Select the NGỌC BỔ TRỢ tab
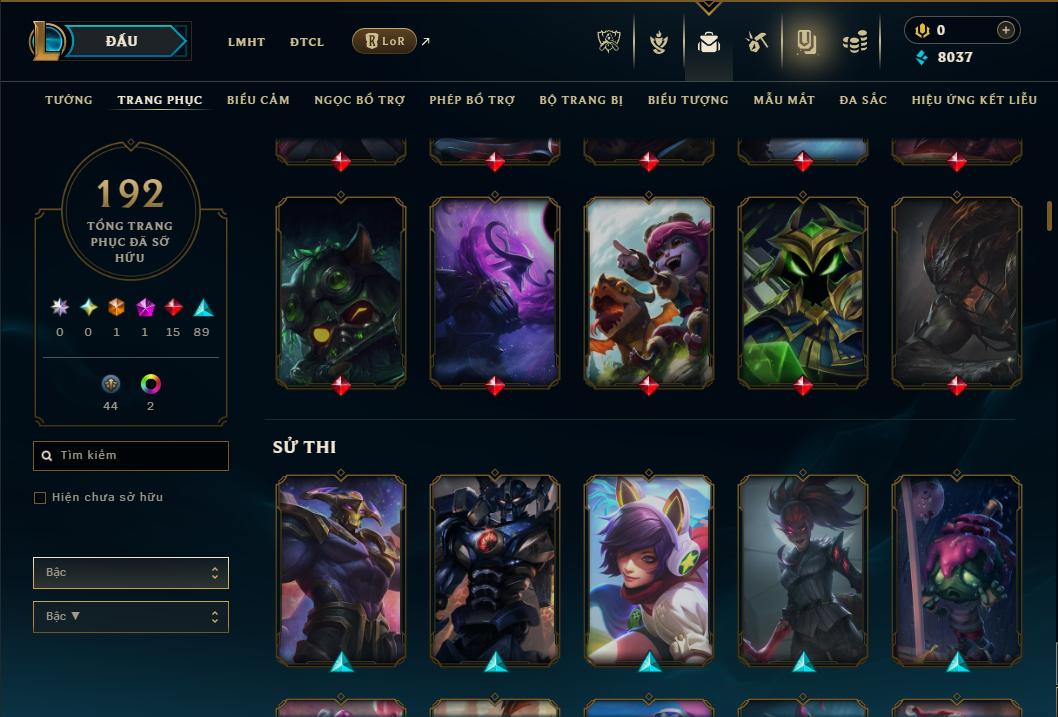The width and height of the screenshot is (1058, 717). coord(359,100)
